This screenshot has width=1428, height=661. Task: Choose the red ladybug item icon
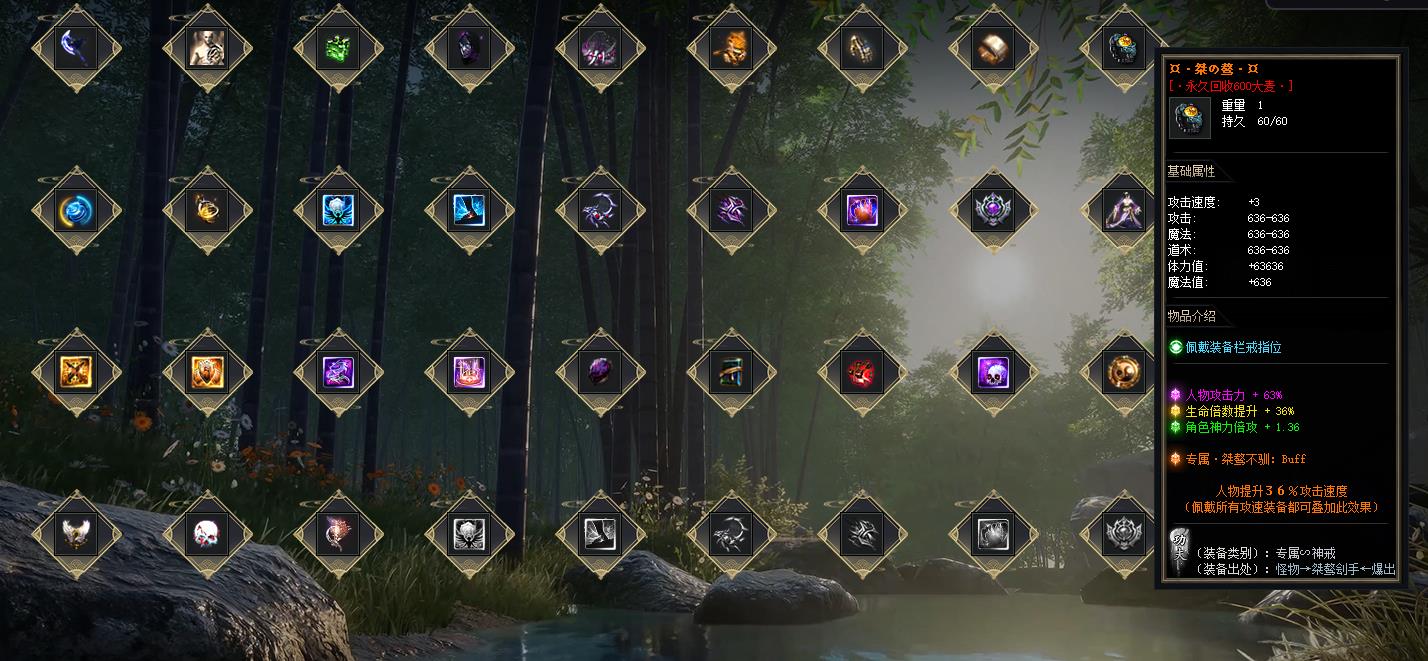click(x=862, y=373)
